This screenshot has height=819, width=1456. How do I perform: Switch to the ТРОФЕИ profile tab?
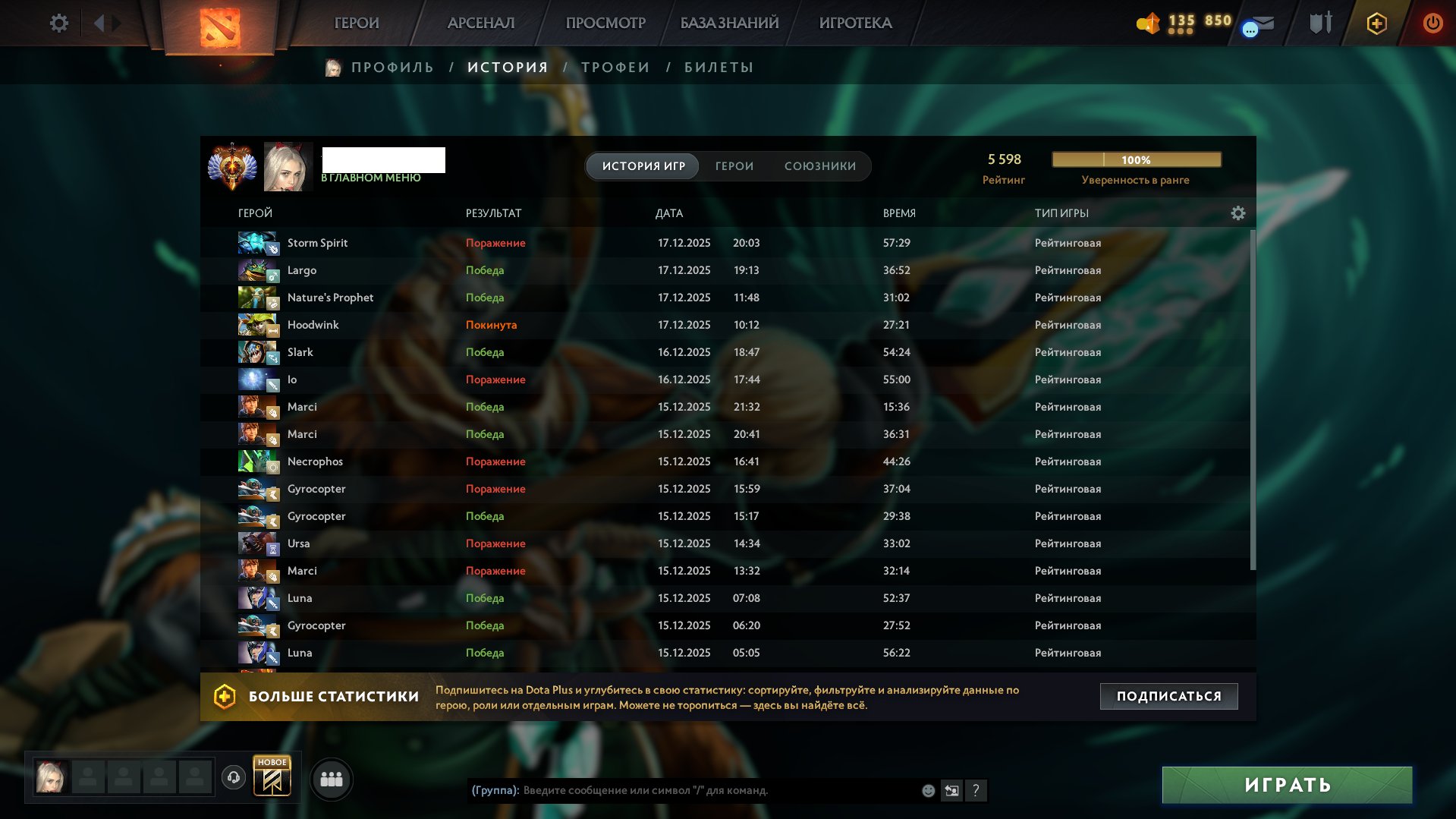(614, 67)
